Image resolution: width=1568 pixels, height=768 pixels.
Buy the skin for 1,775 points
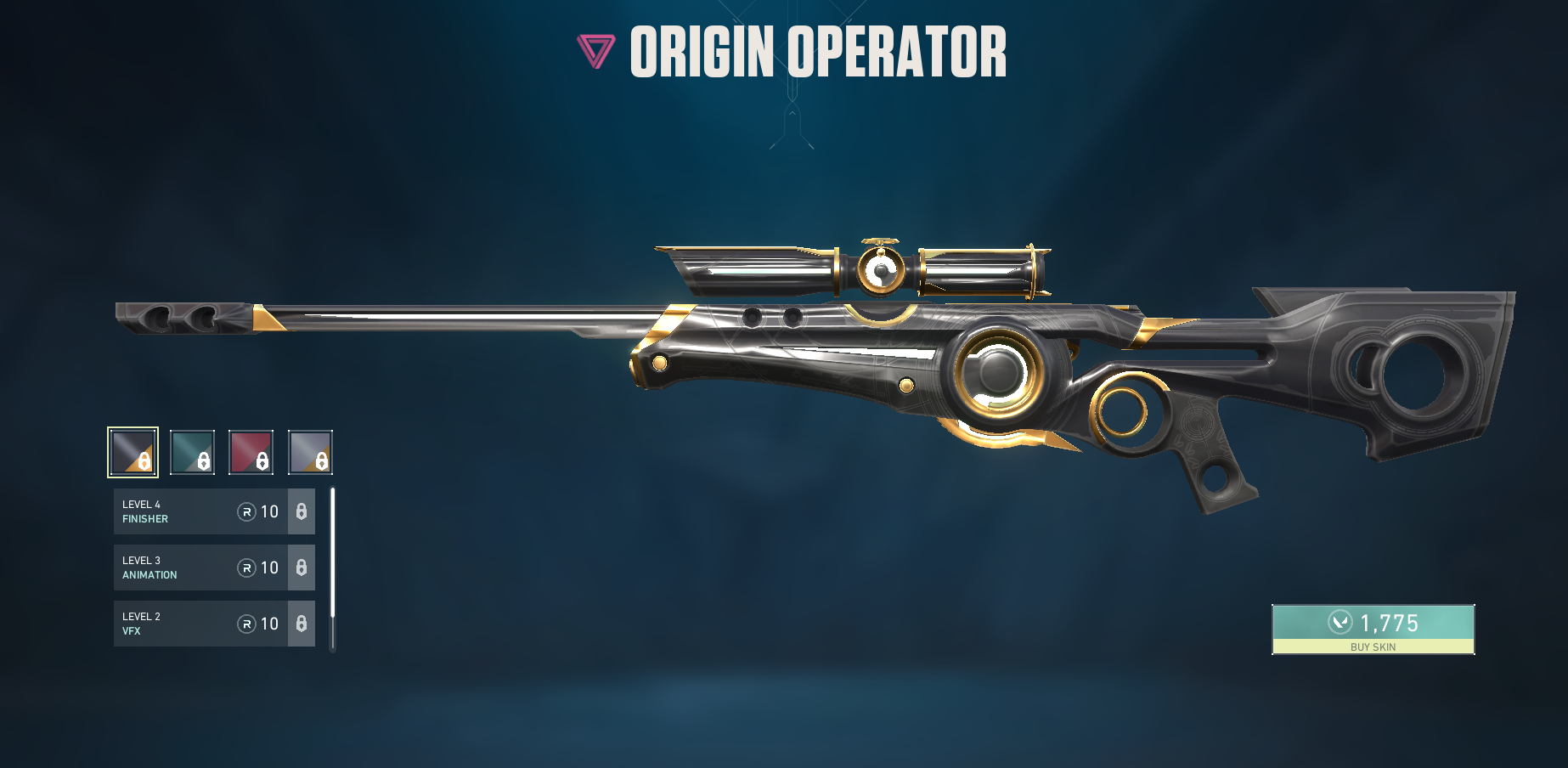tap(1373, 630)
